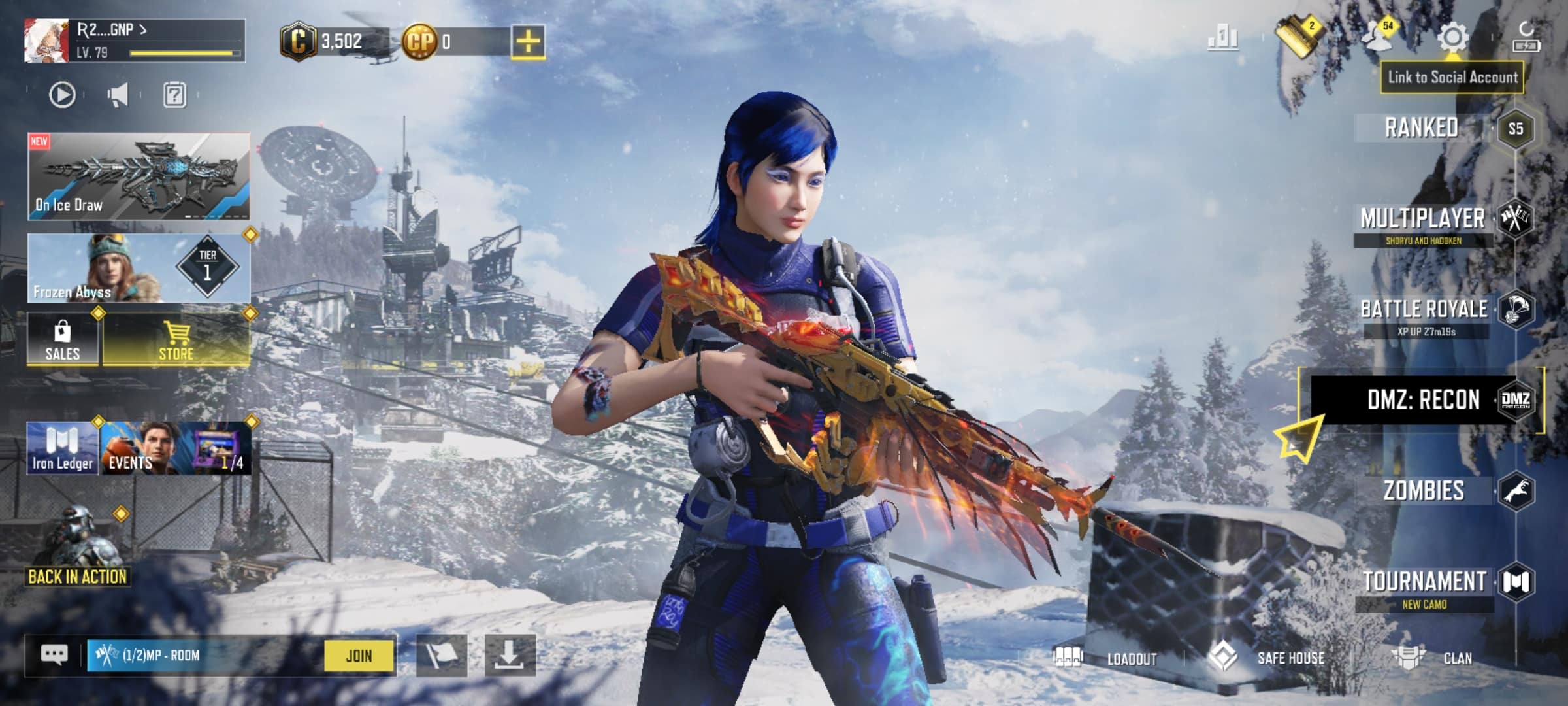Screen dimensions: 1568x706
Task: Select the Ranked mode
Action: pyautogui.click(x=1422, y=127)
